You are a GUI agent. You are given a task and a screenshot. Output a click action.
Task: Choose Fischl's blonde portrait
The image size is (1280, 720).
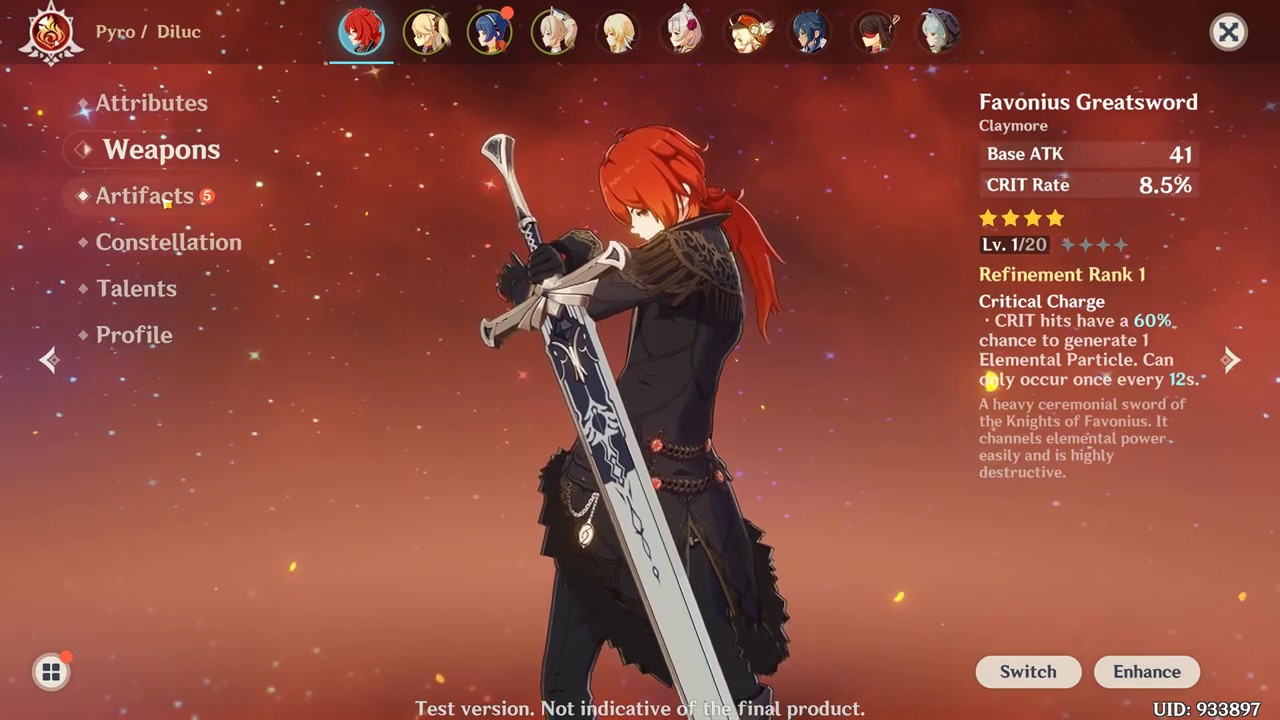(426, 33)
